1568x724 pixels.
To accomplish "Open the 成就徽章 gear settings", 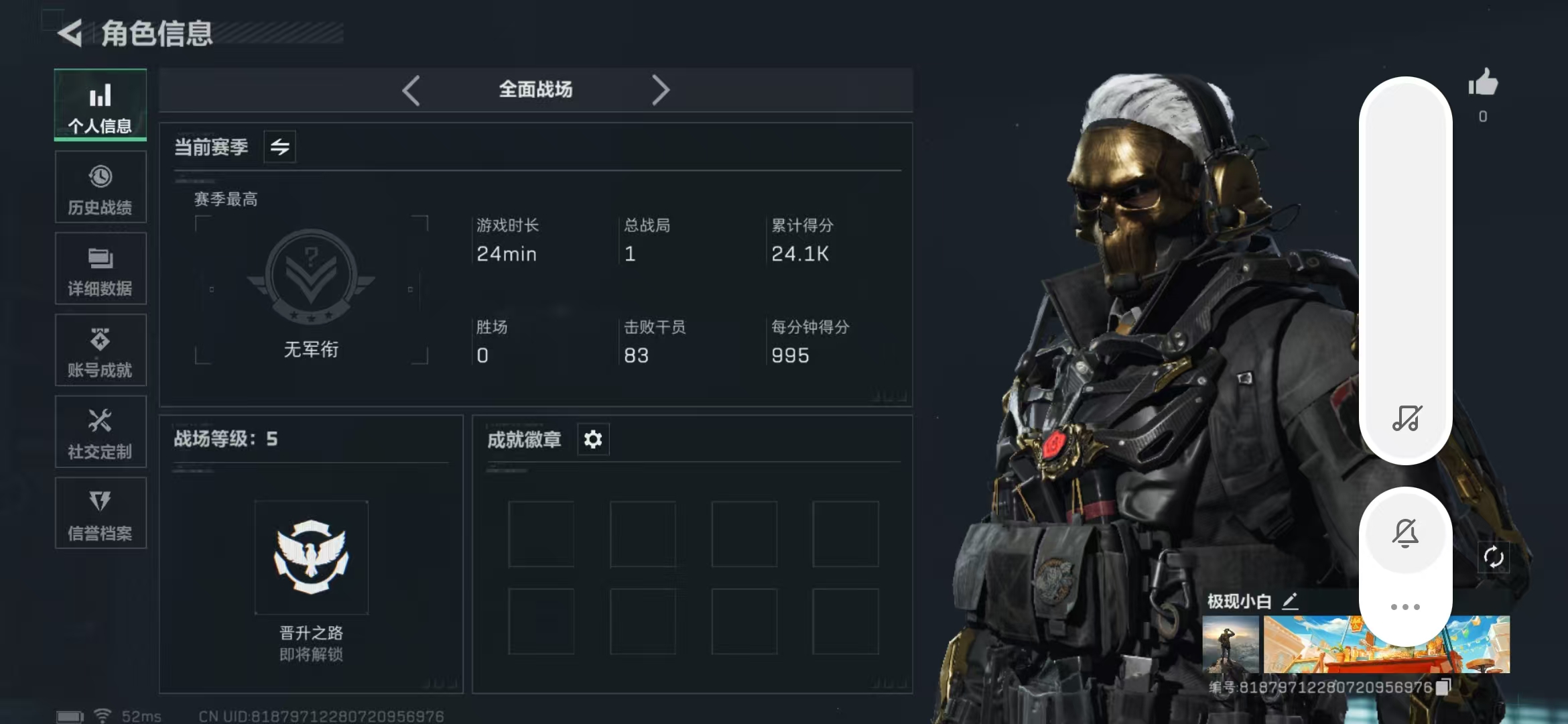I will click(x=593, y=440).
